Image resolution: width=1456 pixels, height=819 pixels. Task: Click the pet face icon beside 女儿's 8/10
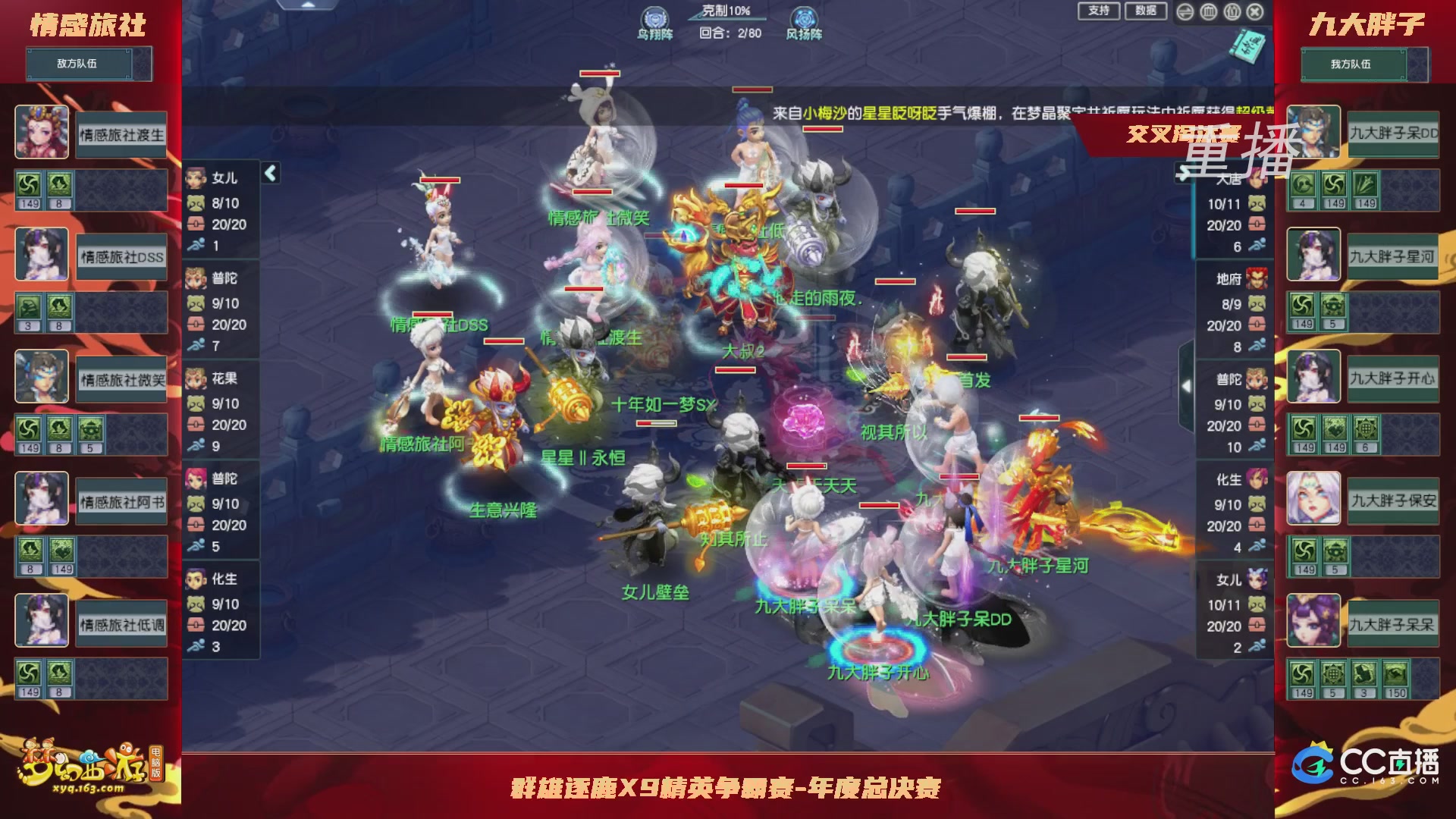click(x=196, y=203)
